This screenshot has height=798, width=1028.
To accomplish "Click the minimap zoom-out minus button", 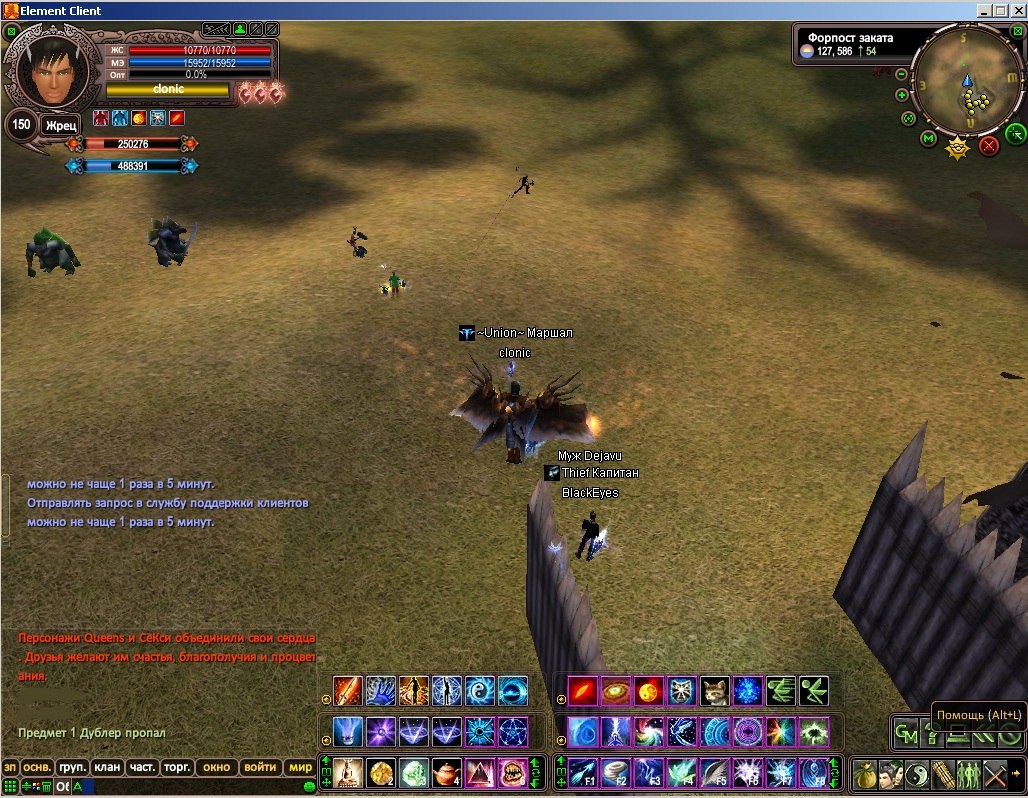I will click(902, 74).
